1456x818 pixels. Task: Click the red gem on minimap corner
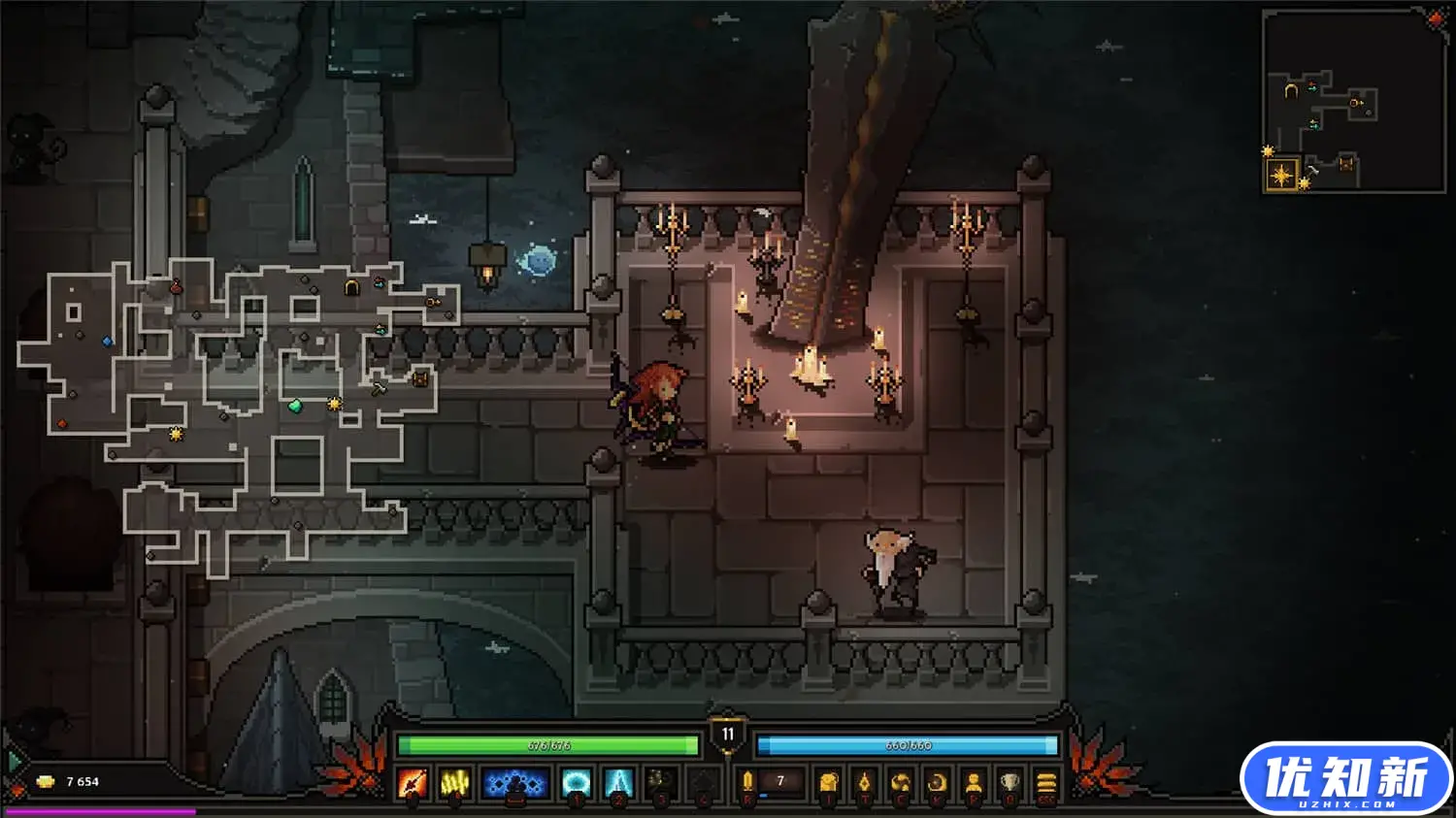tap(1436, 19)
